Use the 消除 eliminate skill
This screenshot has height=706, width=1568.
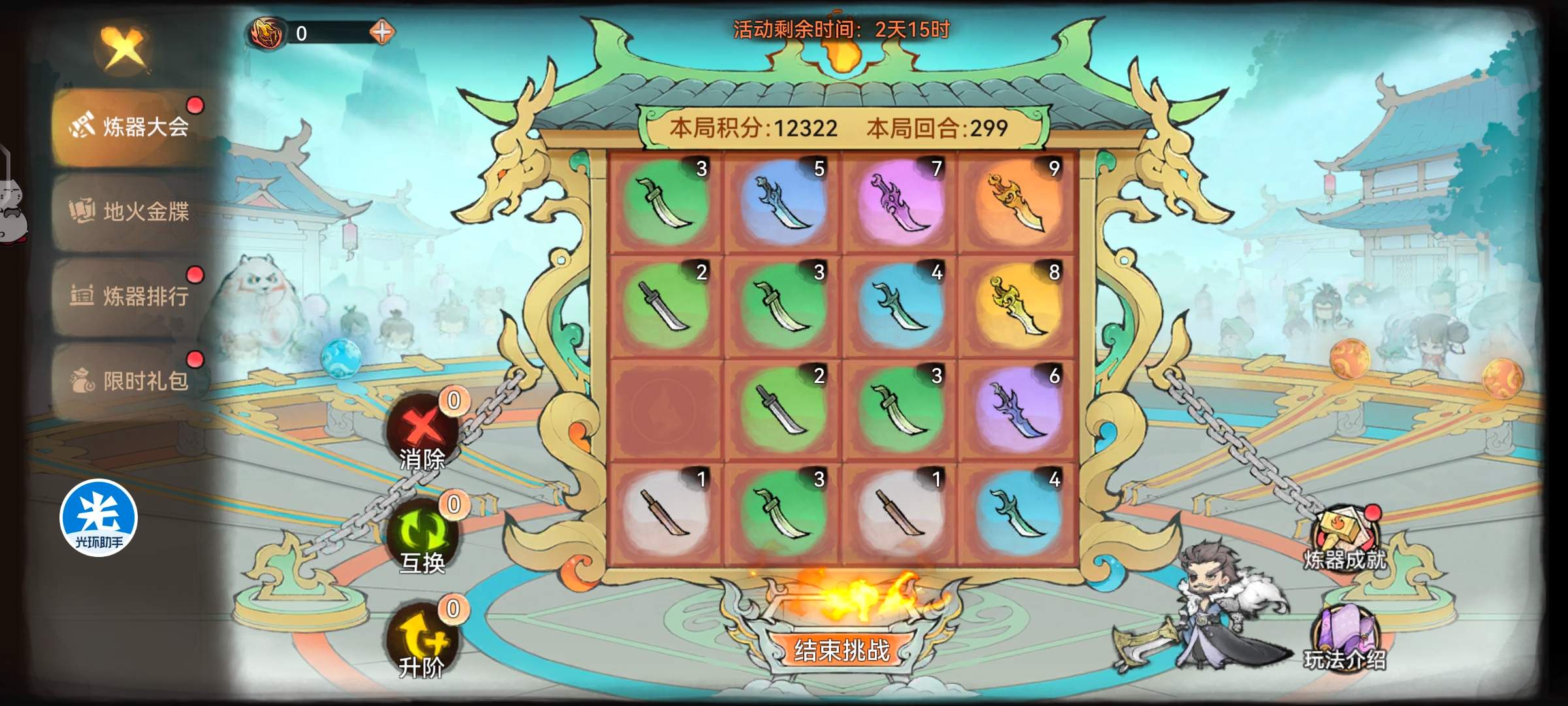(x=422, y=433)
